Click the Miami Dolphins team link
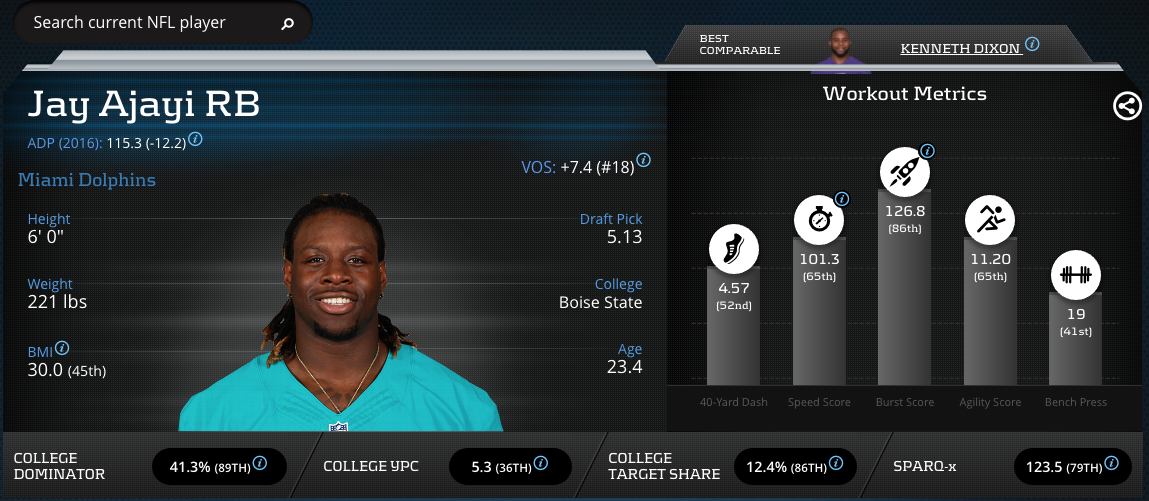1149x501 pixels. tap(87, 180)
